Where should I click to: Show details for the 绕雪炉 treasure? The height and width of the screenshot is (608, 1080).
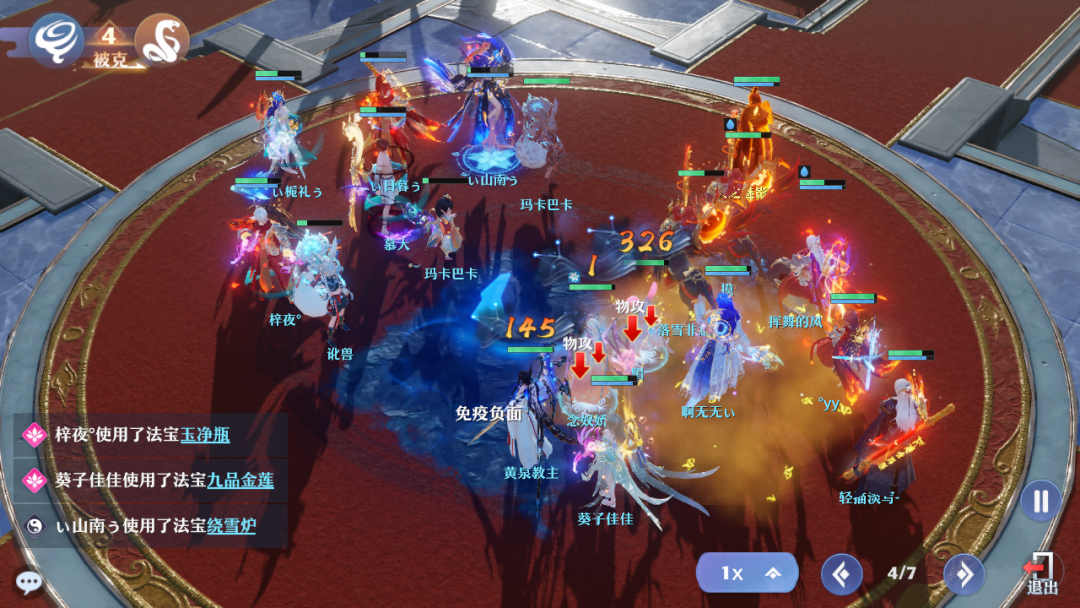pos(231,525)
